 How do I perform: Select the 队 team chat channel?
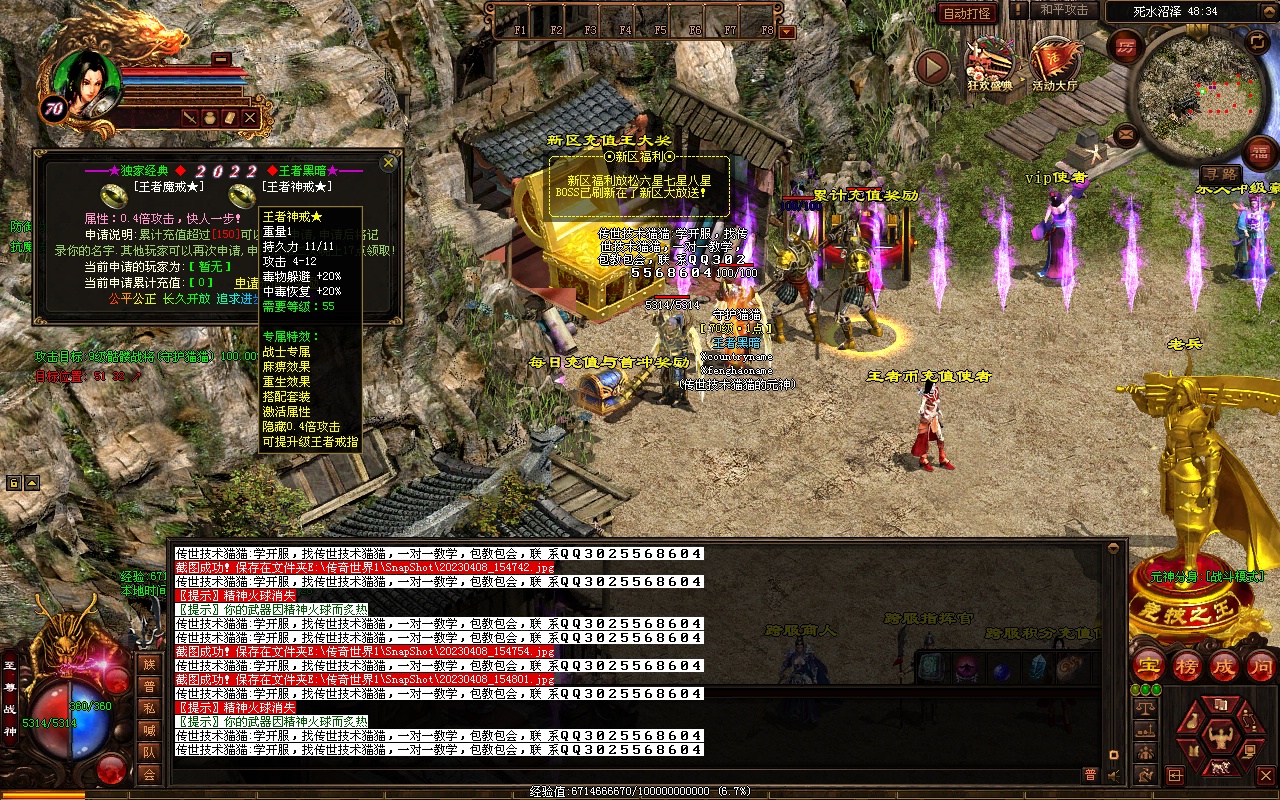click(x=149, y=752)
